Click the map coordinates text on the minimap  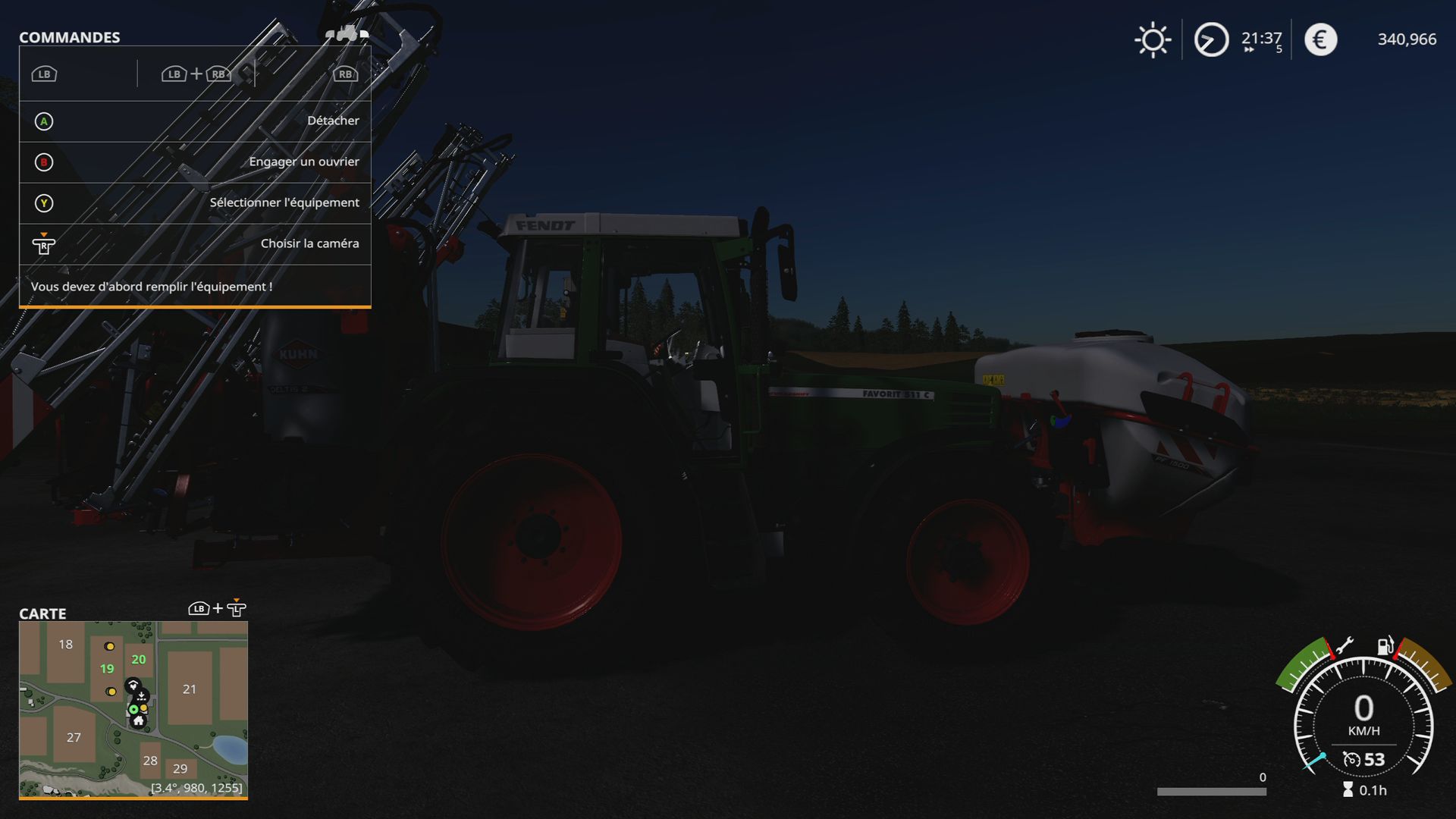tap(196, 788)
